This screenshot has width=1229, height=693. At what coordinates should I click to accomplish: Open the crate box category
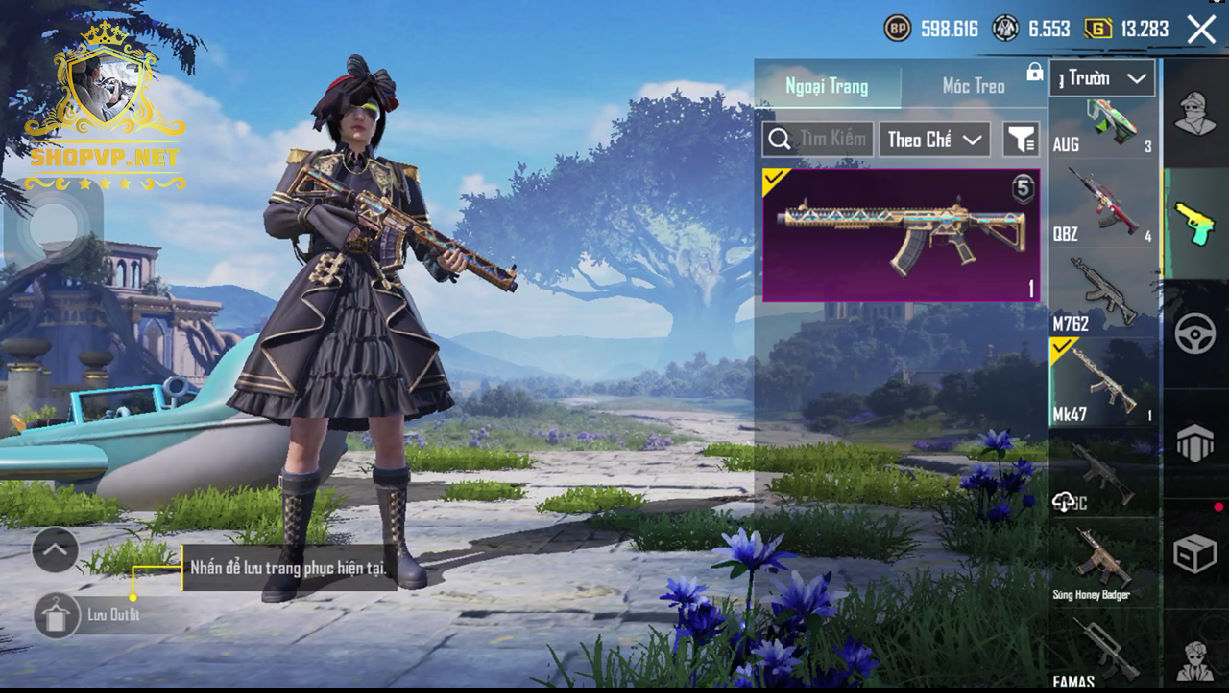click(x=1194, y=553)
